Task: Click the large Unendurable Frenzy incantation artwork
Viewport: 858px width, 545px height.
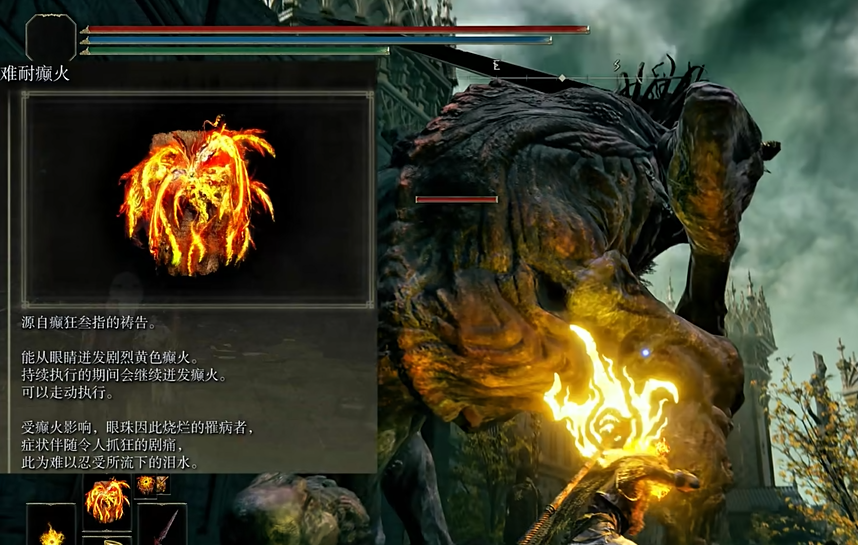Action: point(198,199)
